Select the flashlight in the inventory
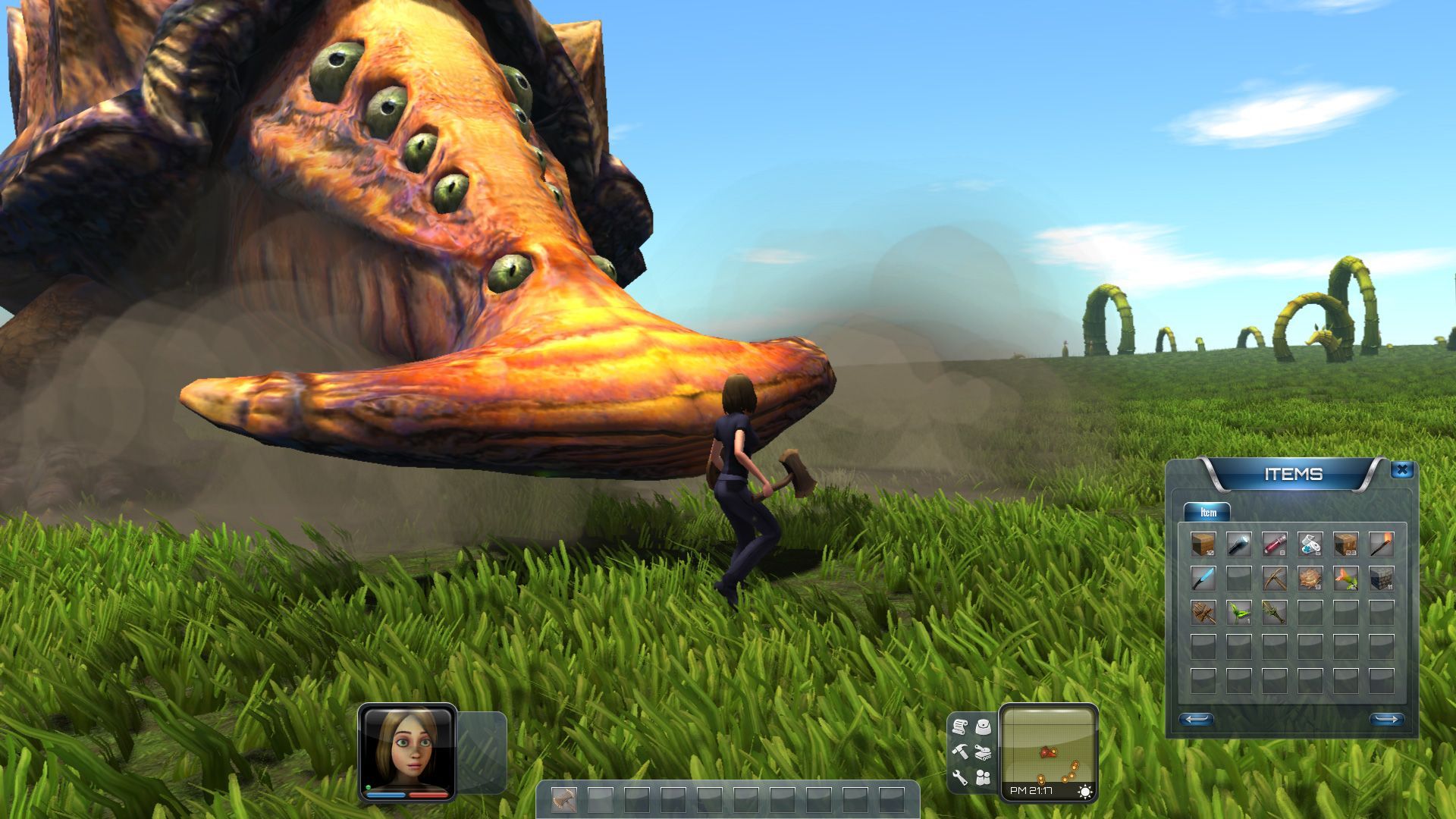This screenshot has height=819, width=1456. click(x=1238, y=544)
